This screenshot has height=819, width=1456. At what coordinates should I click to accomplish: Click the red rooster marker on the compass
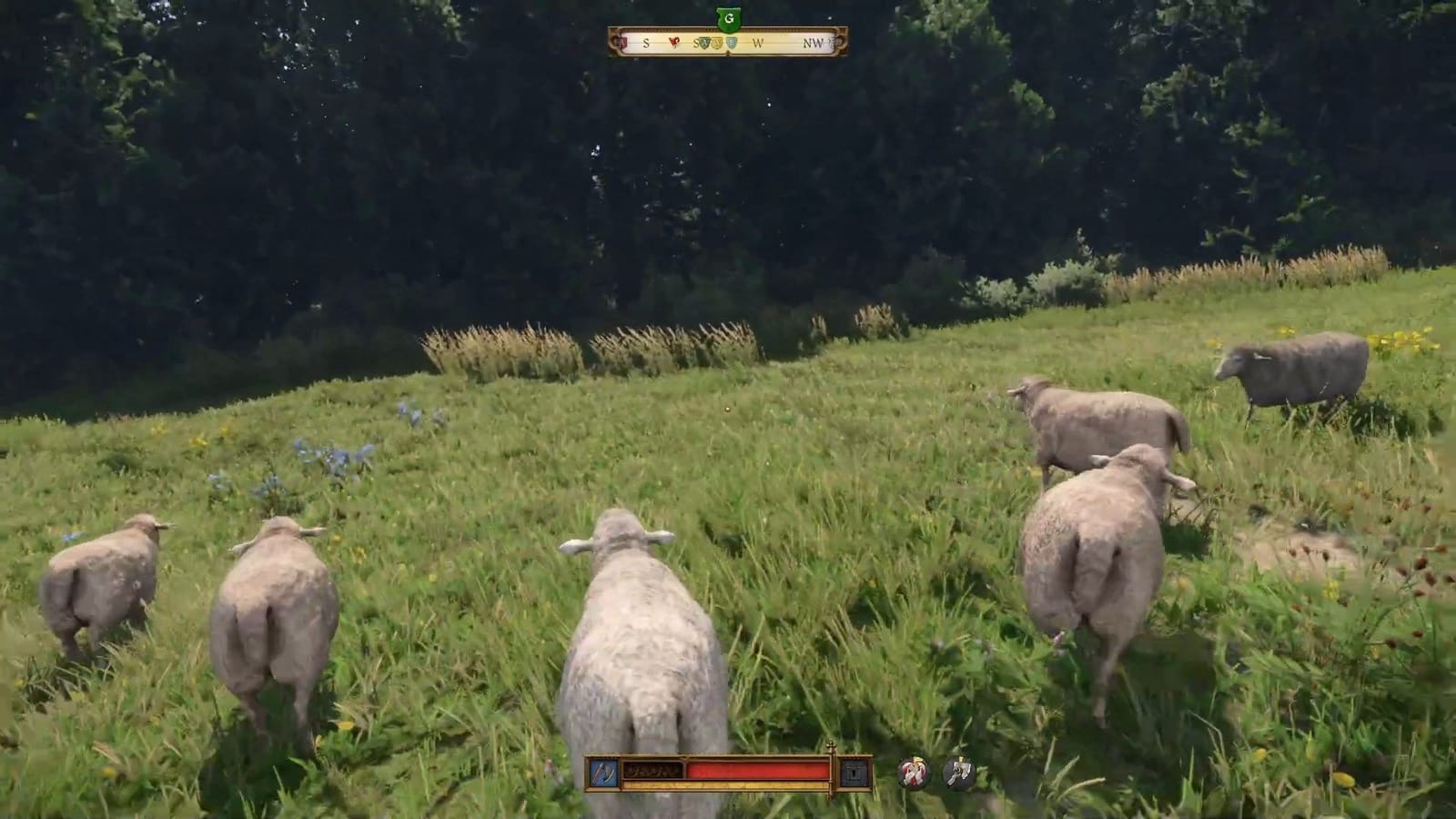click(x=674, y=42)
